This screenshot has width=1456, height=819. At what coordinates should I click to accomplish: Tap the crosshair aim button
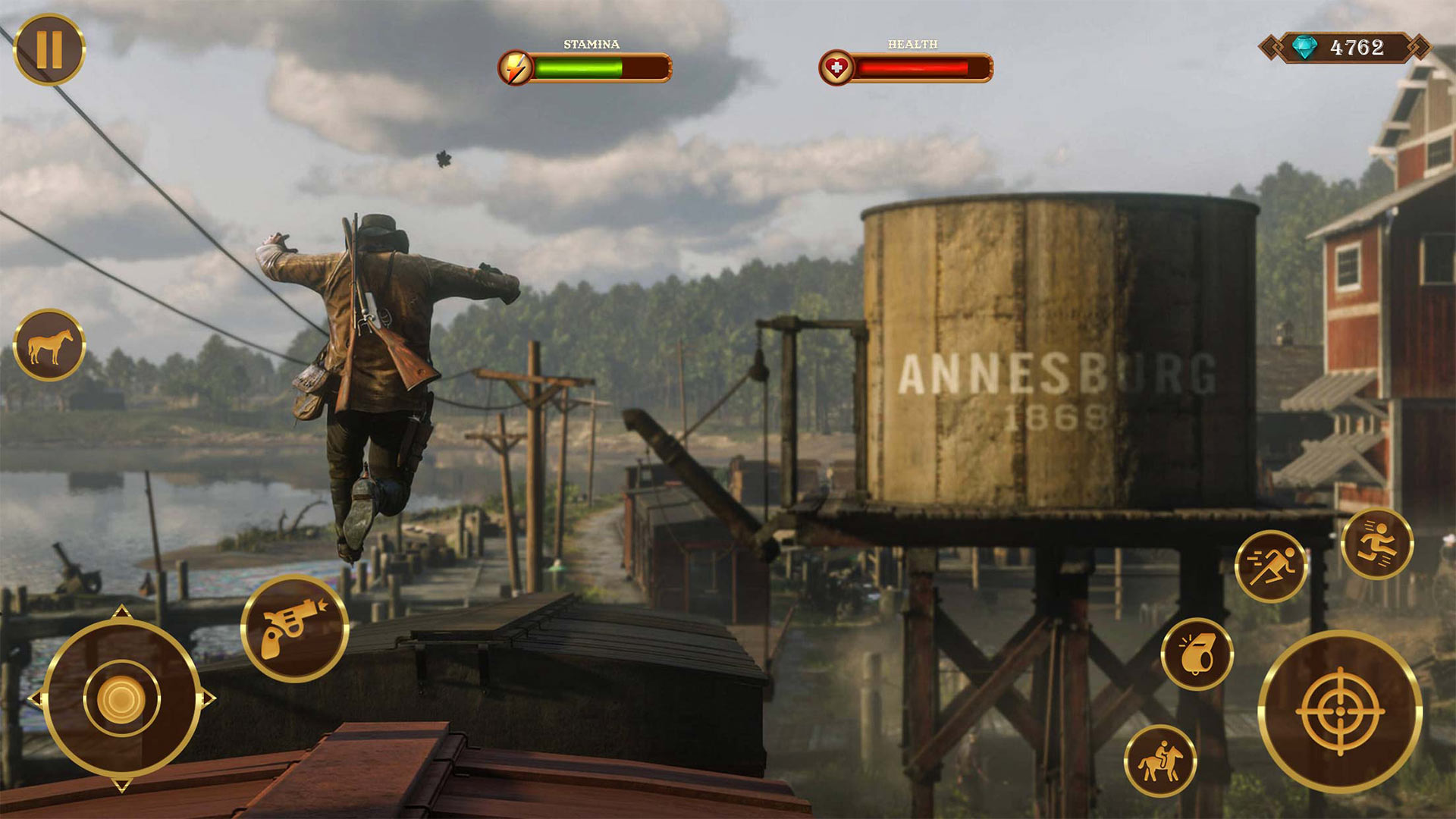(x=1340, y=711)
